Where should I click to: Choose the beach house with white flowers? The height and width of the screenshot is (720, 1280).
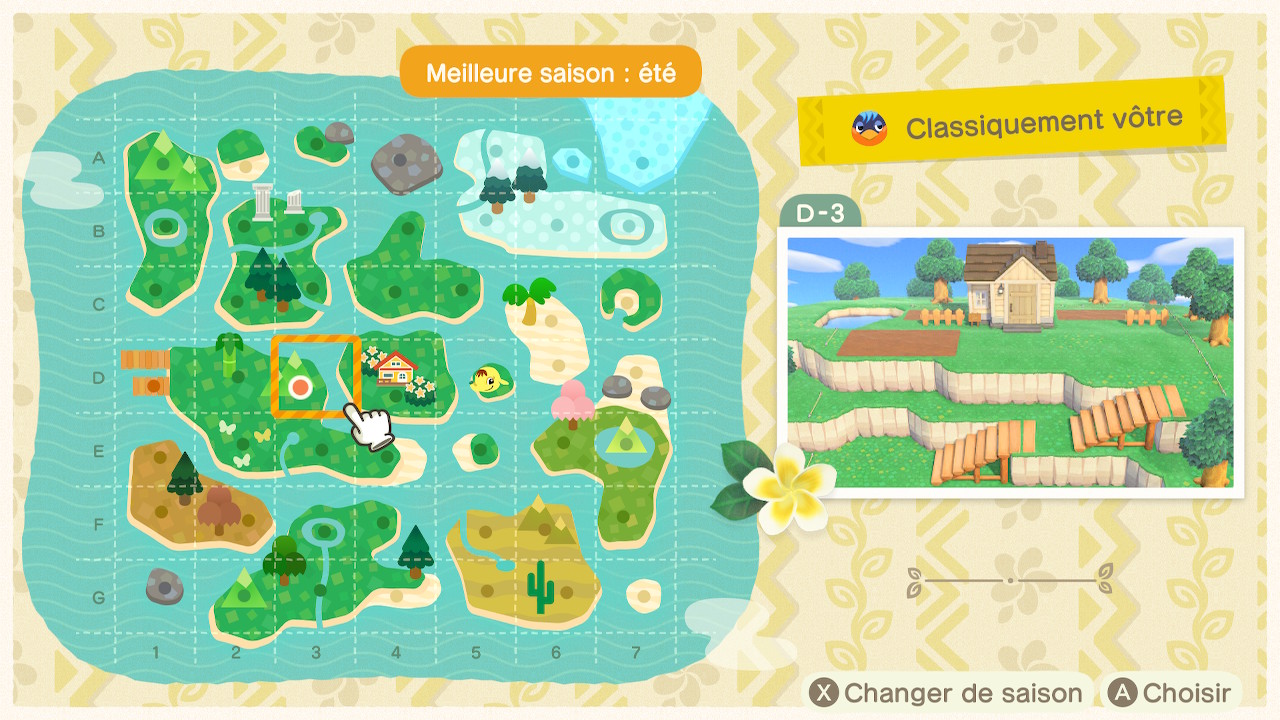(397, 370)
